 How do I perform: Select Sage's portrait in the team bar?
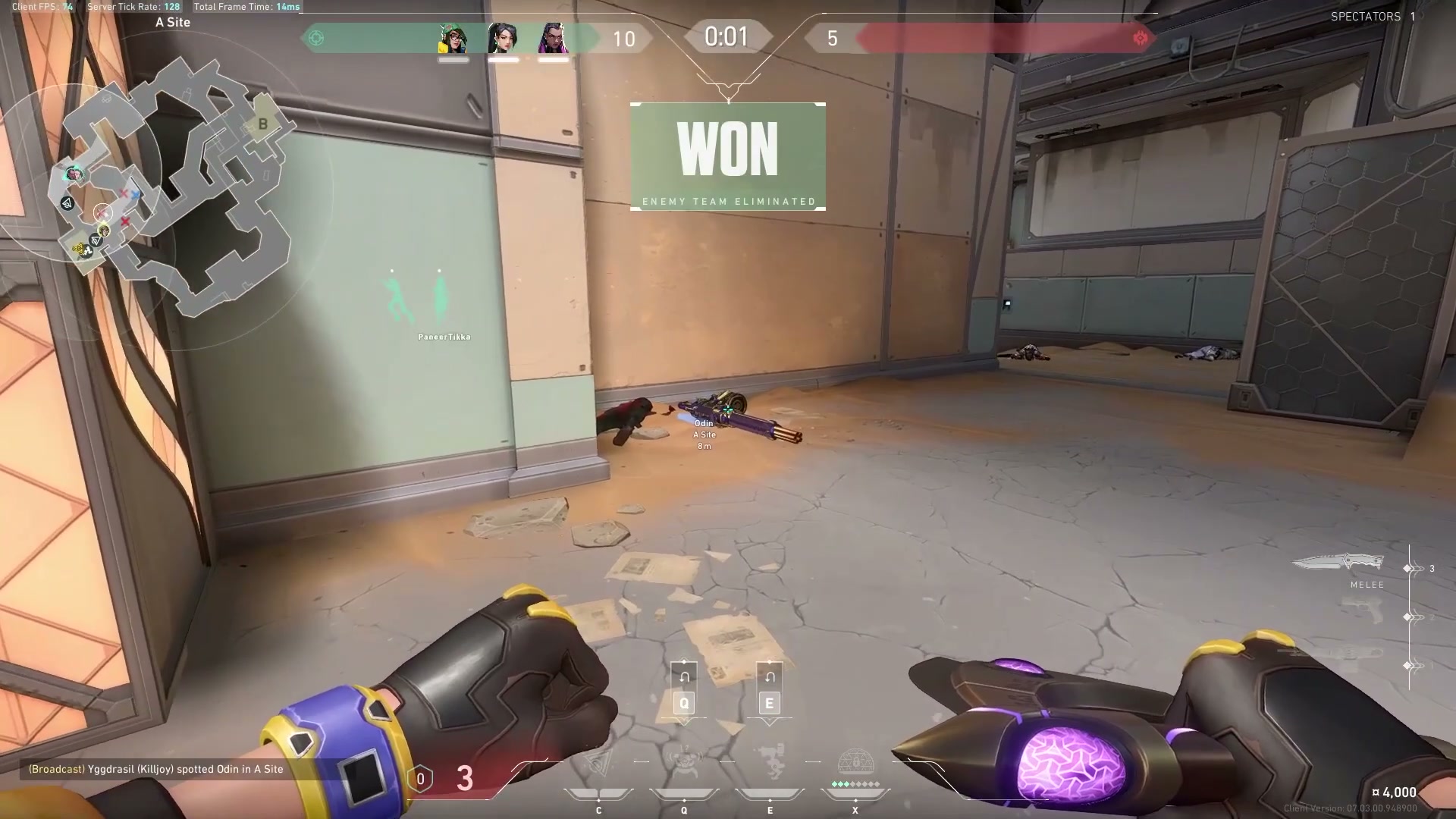click(x=502, y=39)
